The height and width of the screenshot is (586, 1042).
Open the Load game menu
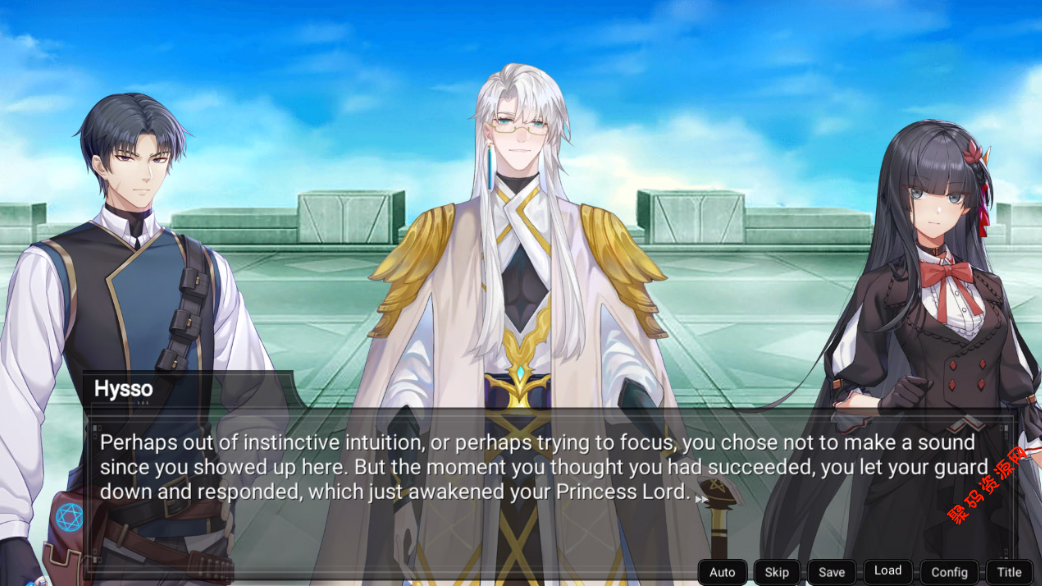pos(888,571)
